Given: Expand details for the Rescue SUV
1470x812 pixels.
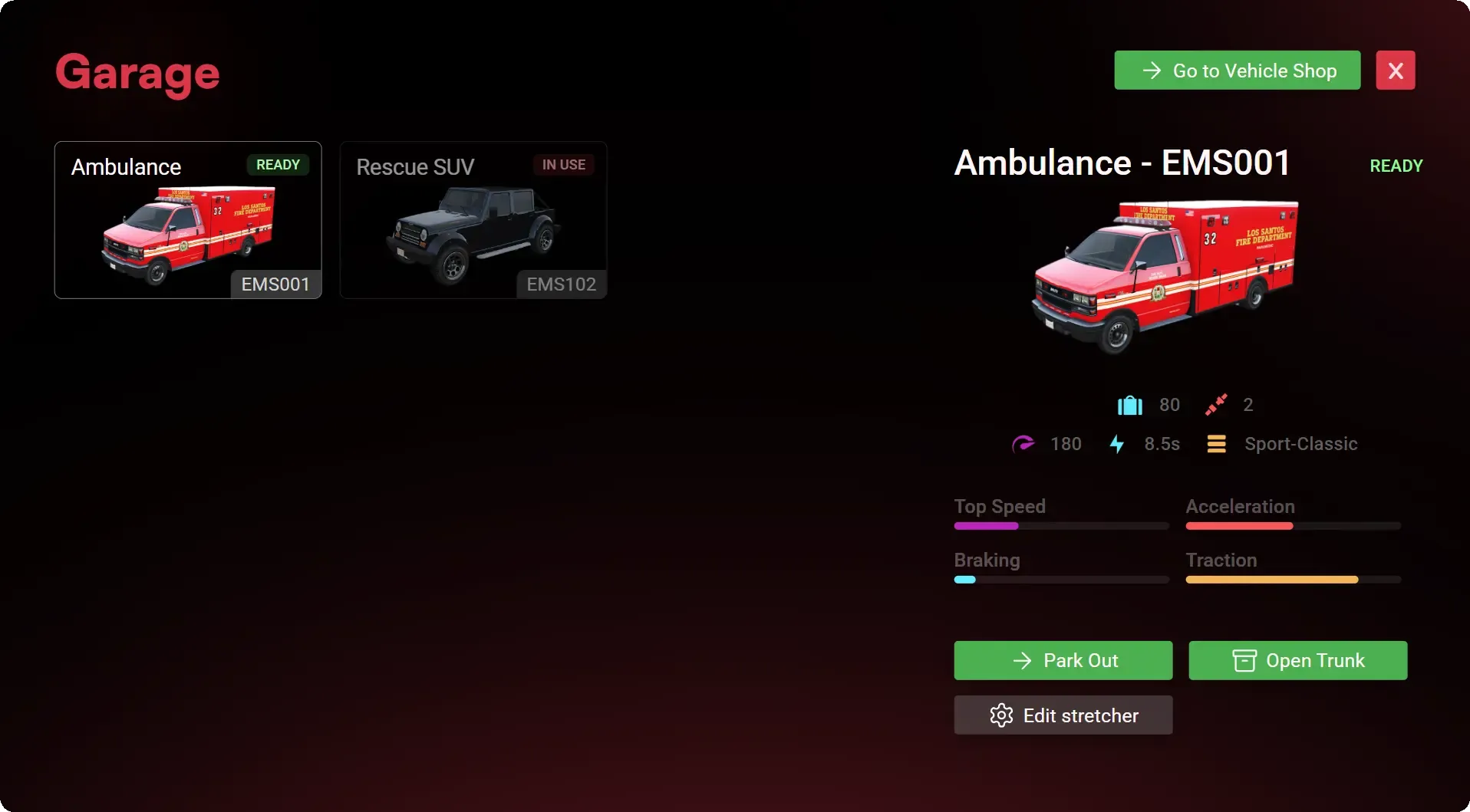Looking at the screenshot, I should tap(473, 220).
